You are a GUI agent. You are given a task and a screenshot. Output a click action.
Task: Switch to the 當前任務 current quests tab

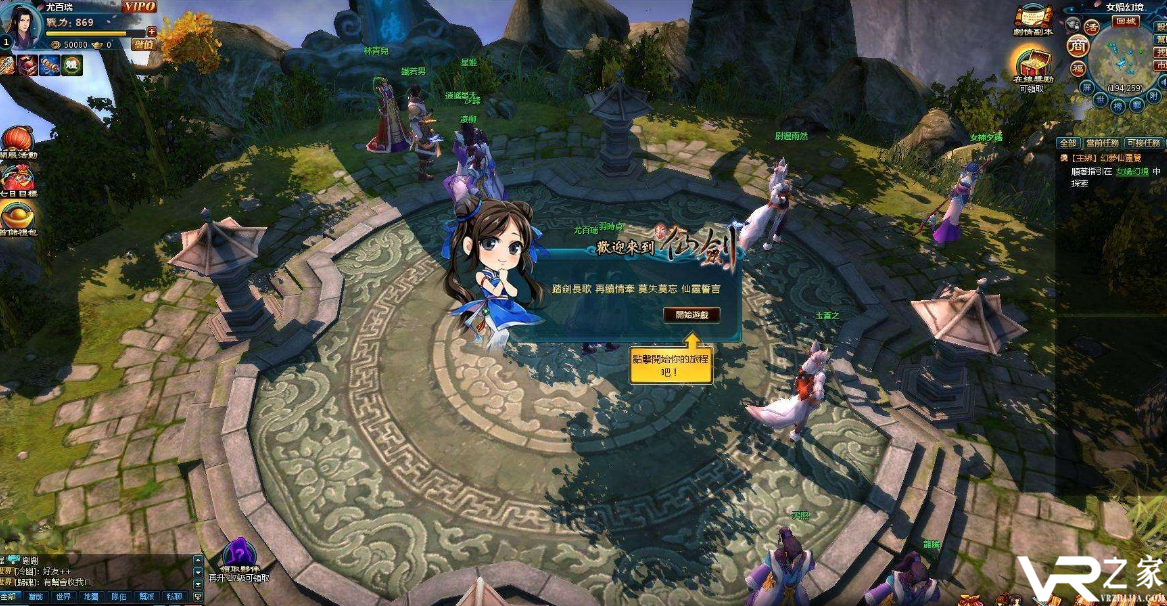[x=1102, y=144]
